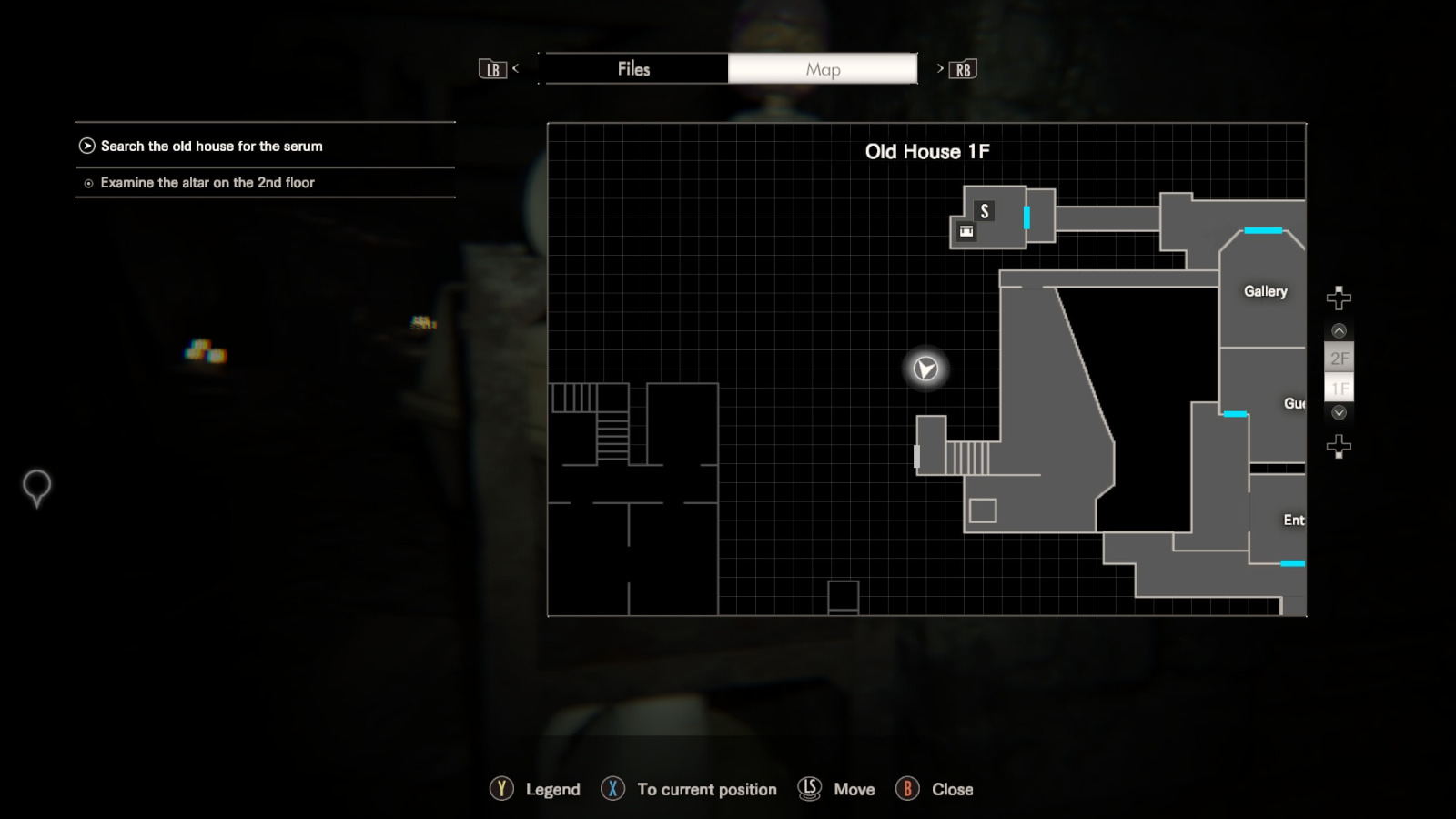
Task: Click the D-pad icon above the floor selector
Action: click(1338, 296)
